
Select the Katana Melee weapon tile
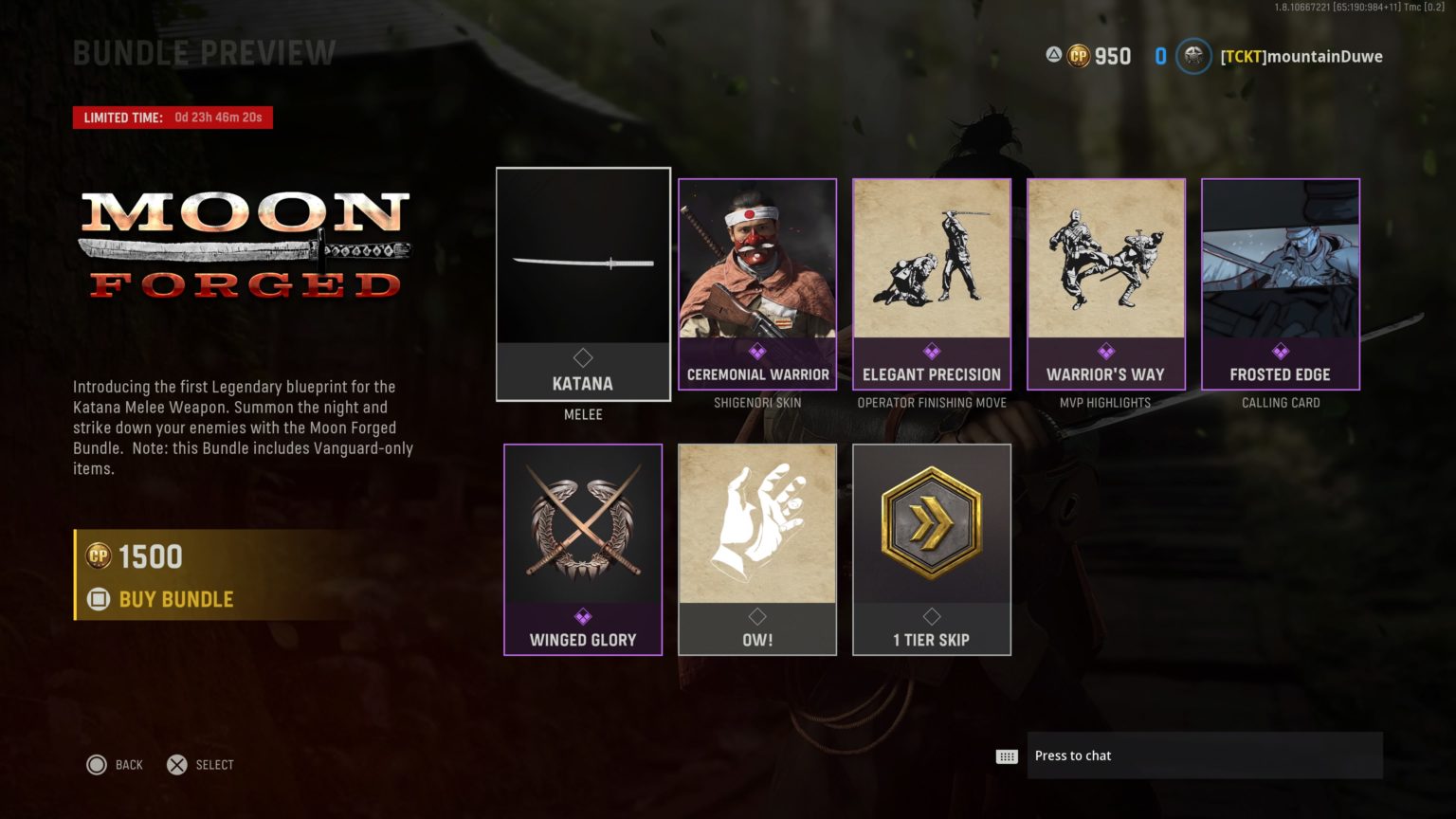coord(583,284)
